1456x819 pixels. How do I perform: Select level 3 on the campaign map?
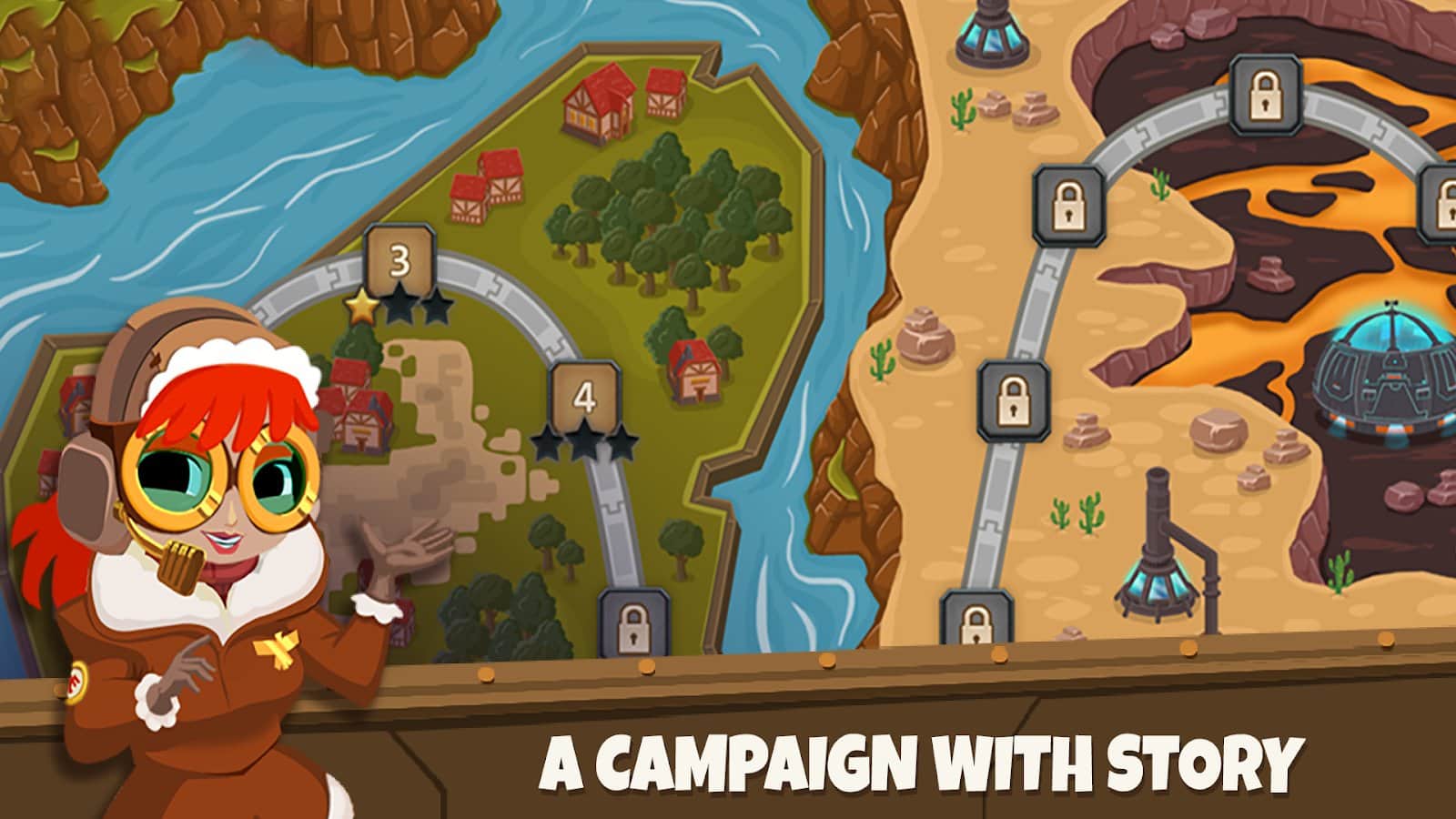point(398,259)
